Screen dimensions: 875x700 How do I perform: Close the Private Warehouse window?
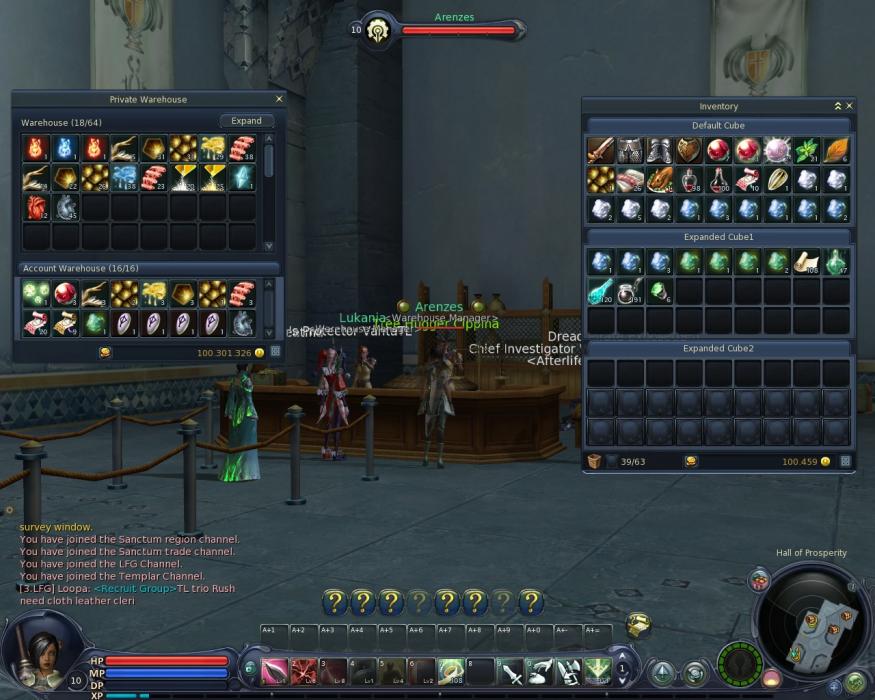coord(279,99)
